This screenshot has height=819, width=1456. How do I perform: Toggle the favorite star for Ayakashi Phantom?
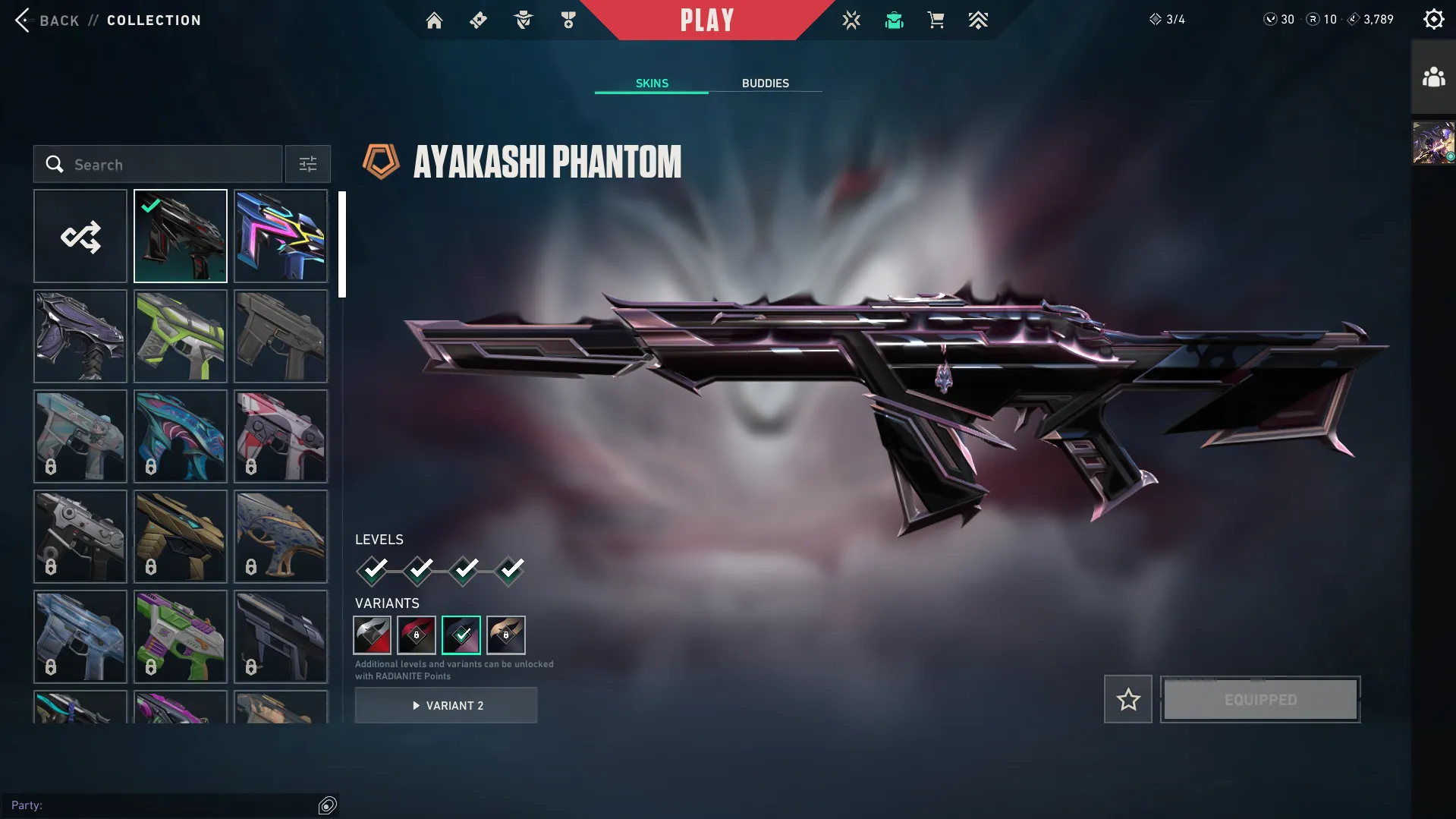[x=1127, y=699]
